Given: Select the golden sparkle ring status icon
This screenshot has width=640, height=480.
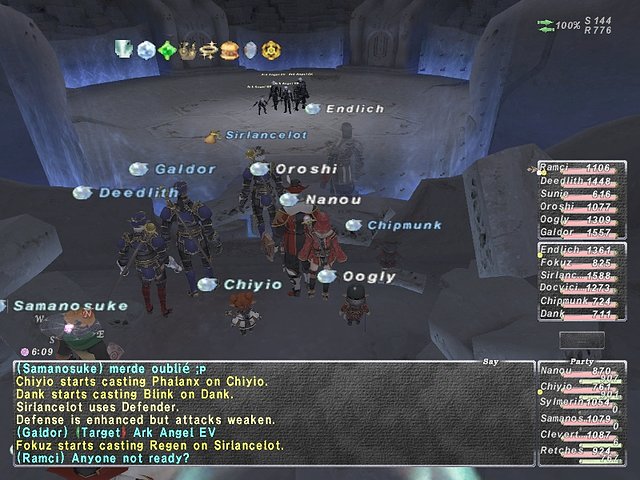Looking at the screenshot, I should pos(208,48).
